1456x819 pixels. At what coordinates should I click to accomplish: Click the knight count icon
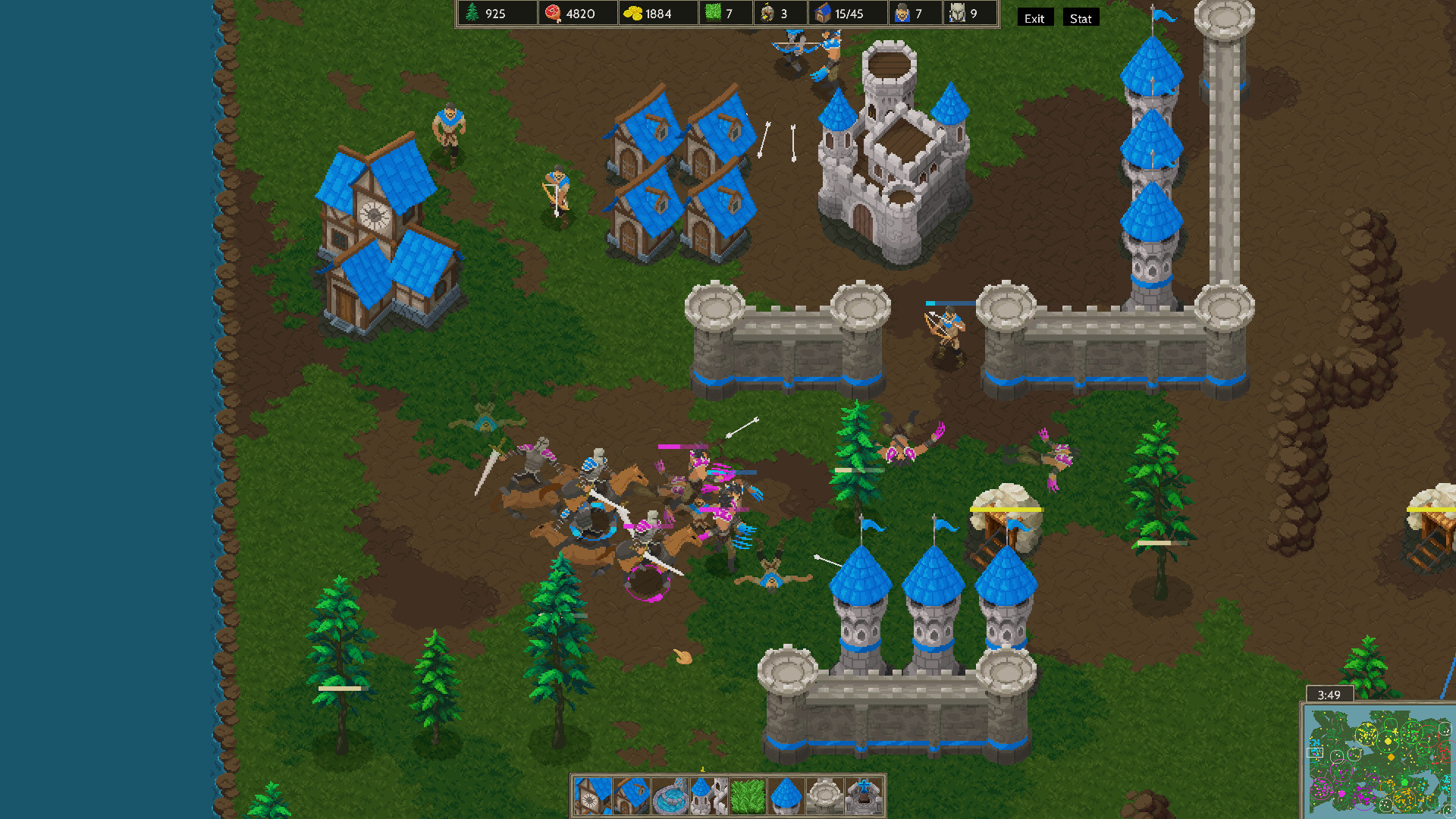click(955, 13)
